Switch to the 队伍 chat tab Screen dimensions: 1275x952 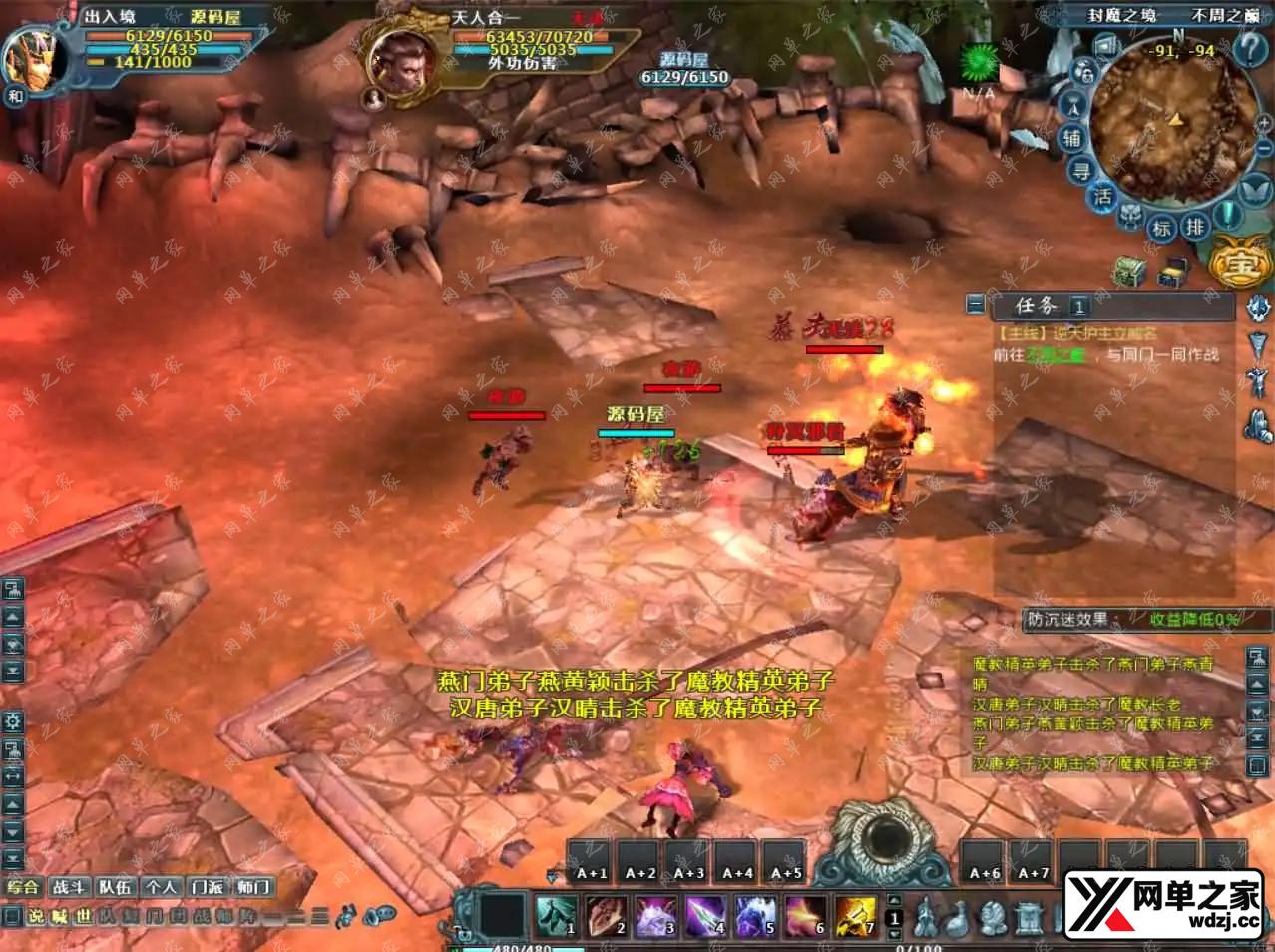(115, 886)
